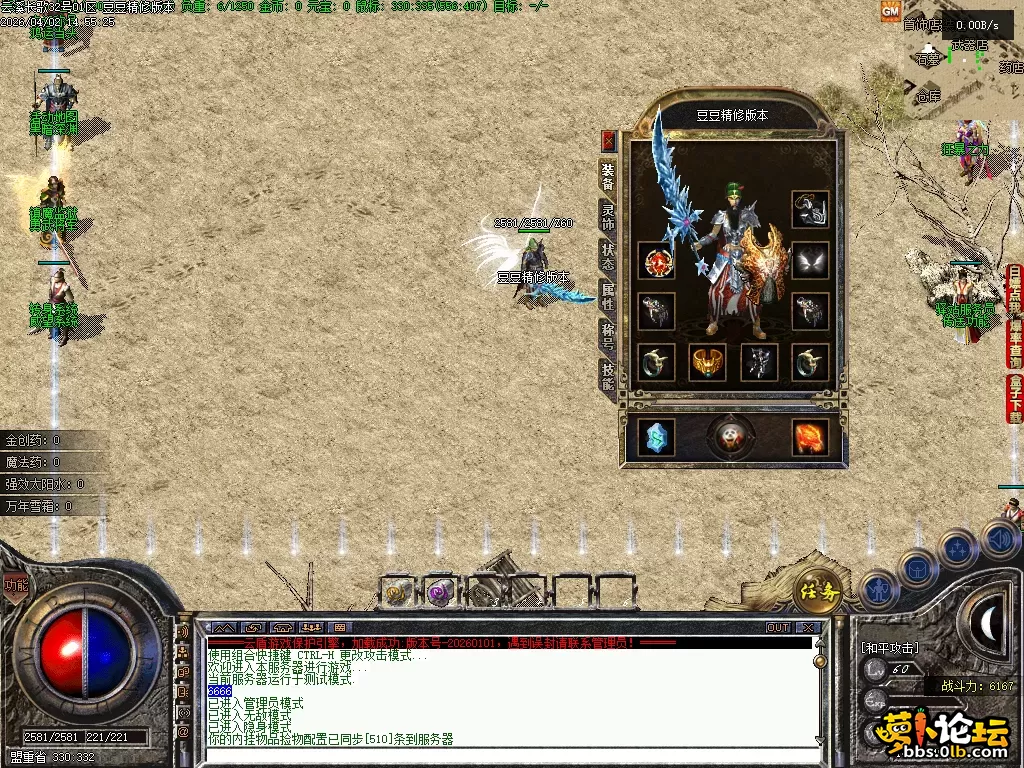
Task: Open the 技能 skills tab
Action: (607, 374)
